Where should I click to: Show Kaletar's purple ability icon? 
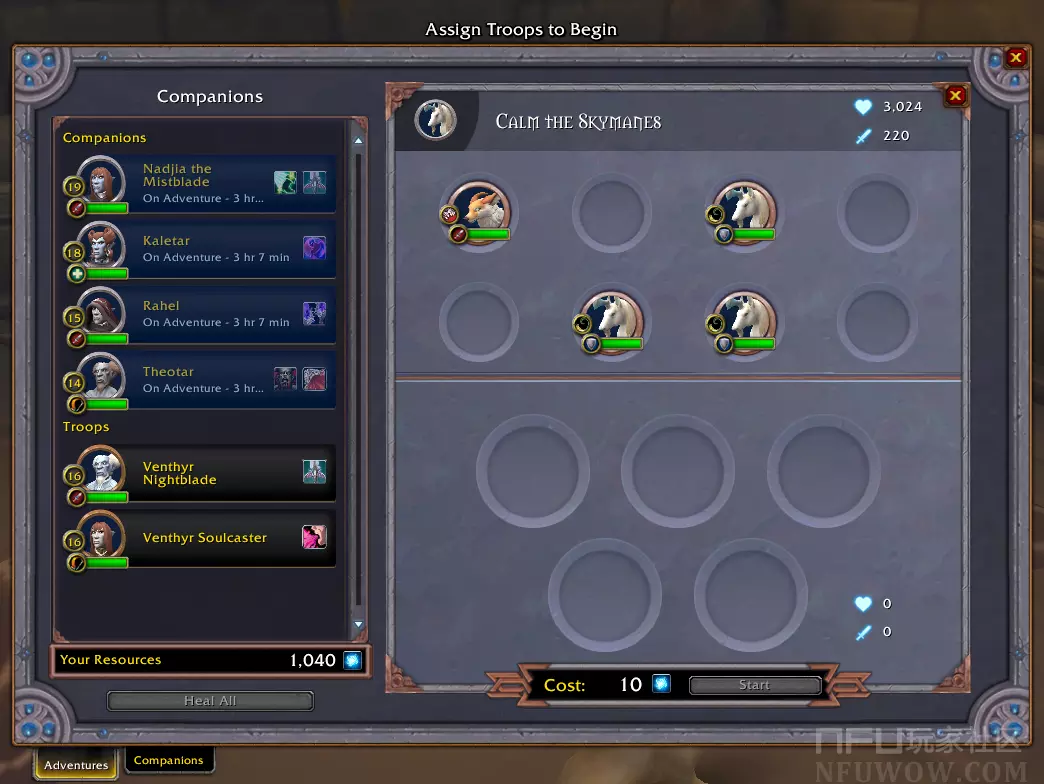click(314, 248)
